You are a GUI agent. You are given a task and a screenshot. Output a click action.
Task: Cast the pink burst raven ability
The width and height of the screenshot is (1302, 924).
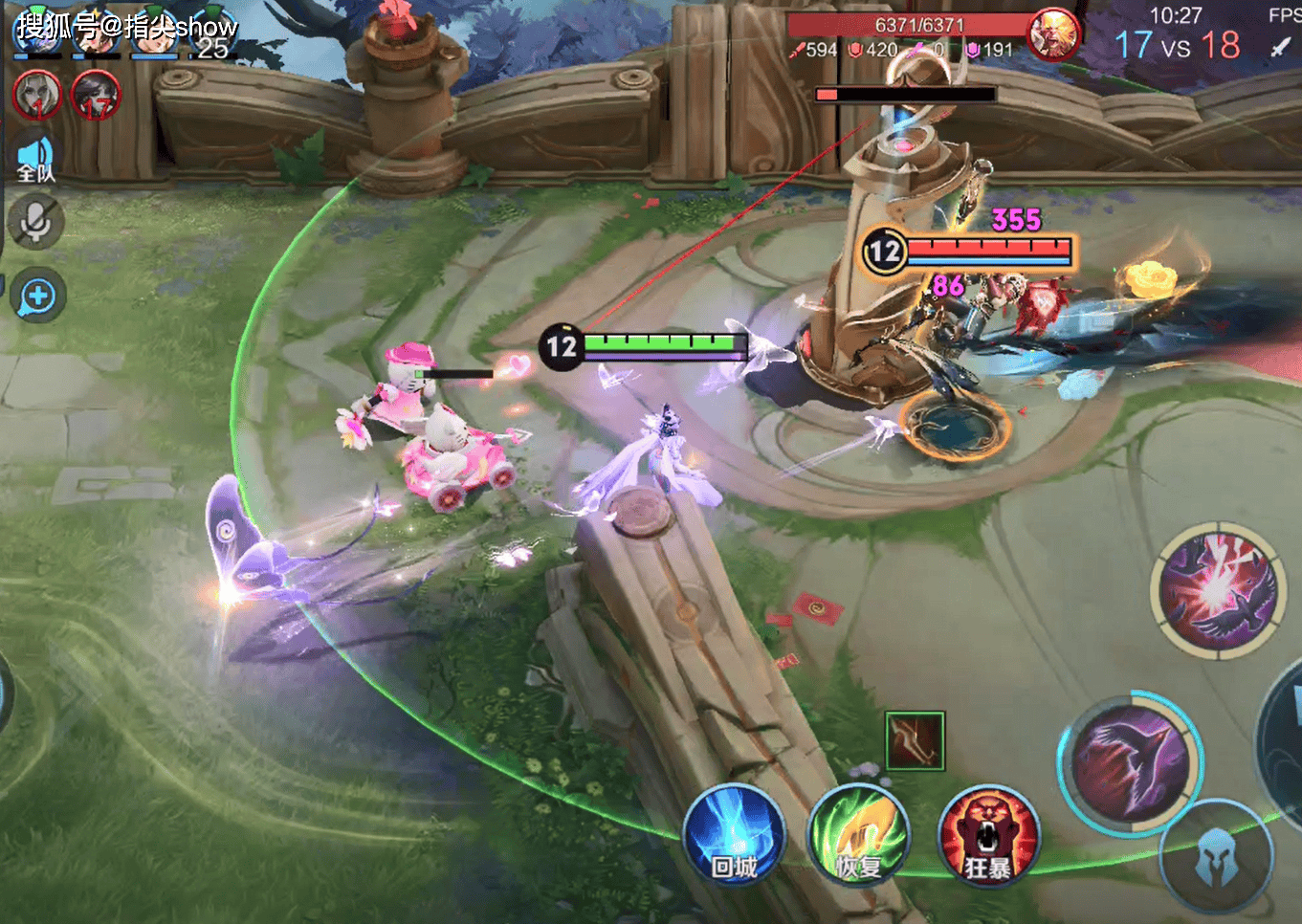coord(1216,590)
